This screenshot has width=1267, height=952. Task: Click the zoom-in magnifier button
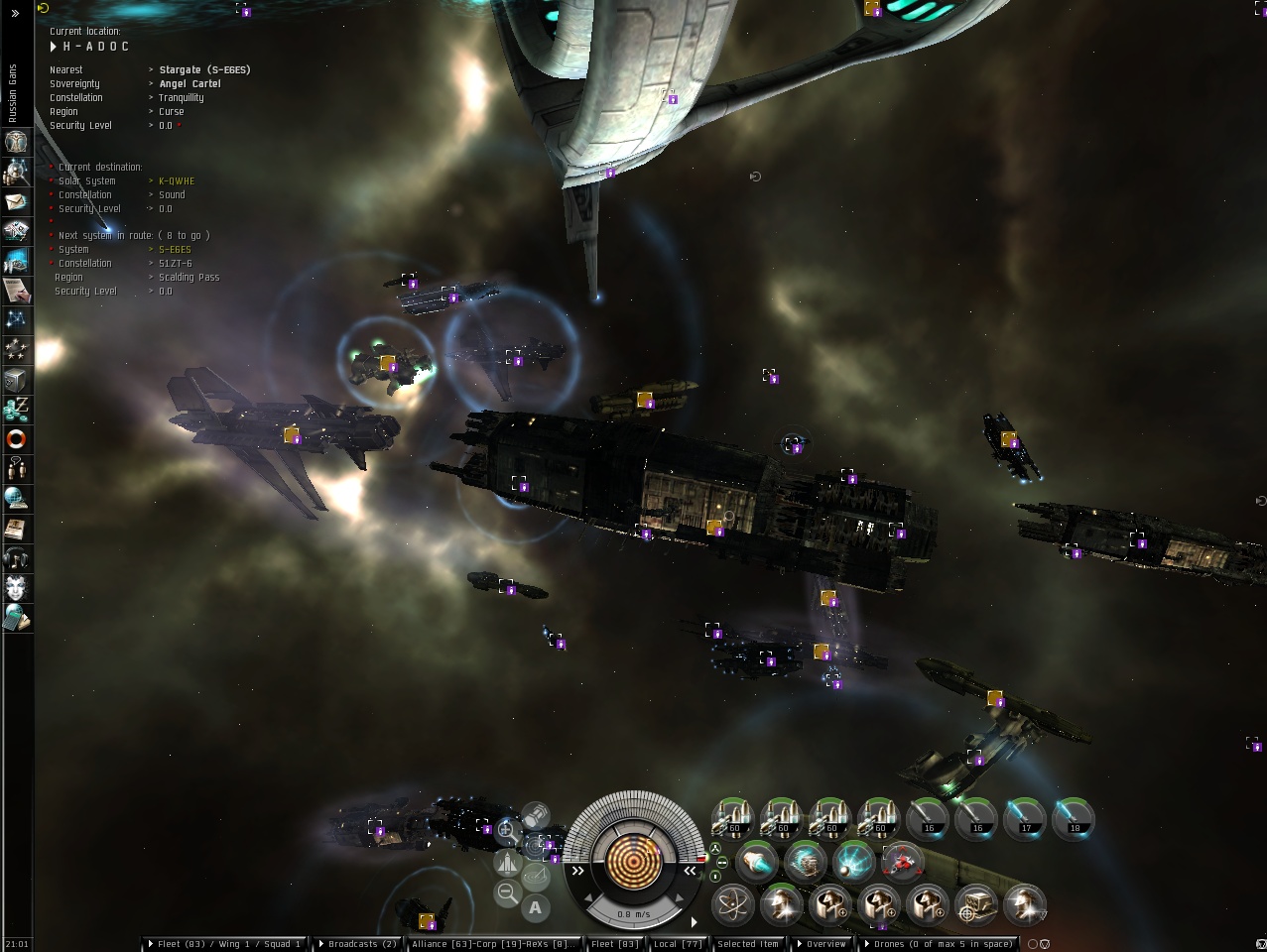pyautogui.click(x=506, y=830)
